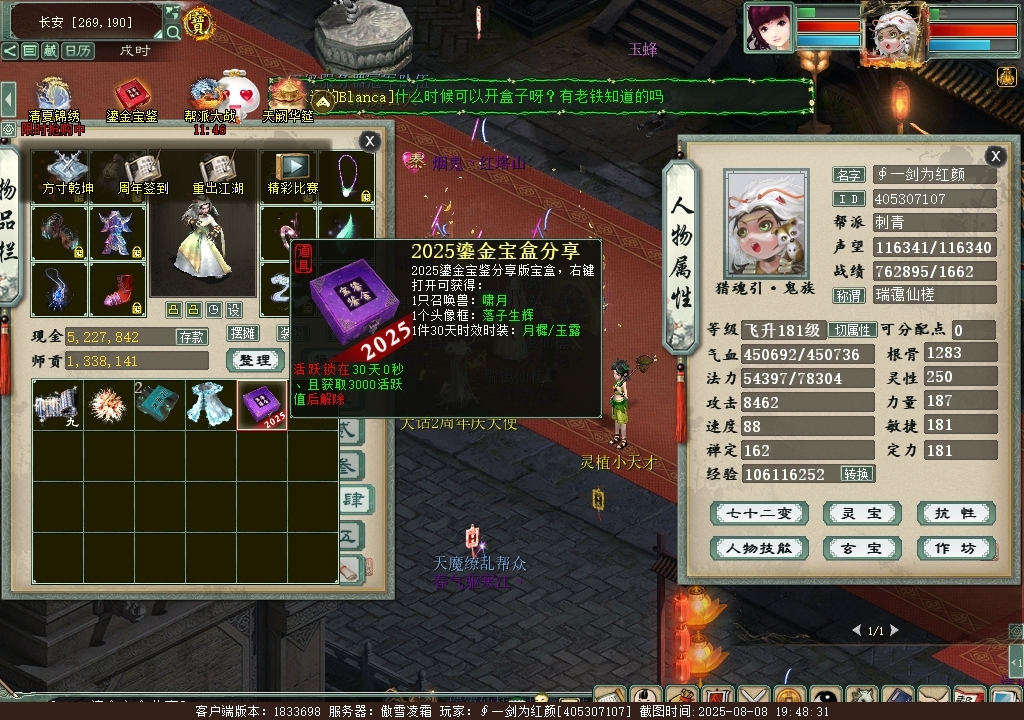The height and width of the screenshot is (720, 1024).
Task: Select the firework burst item slot
Action: click(108, 405)
